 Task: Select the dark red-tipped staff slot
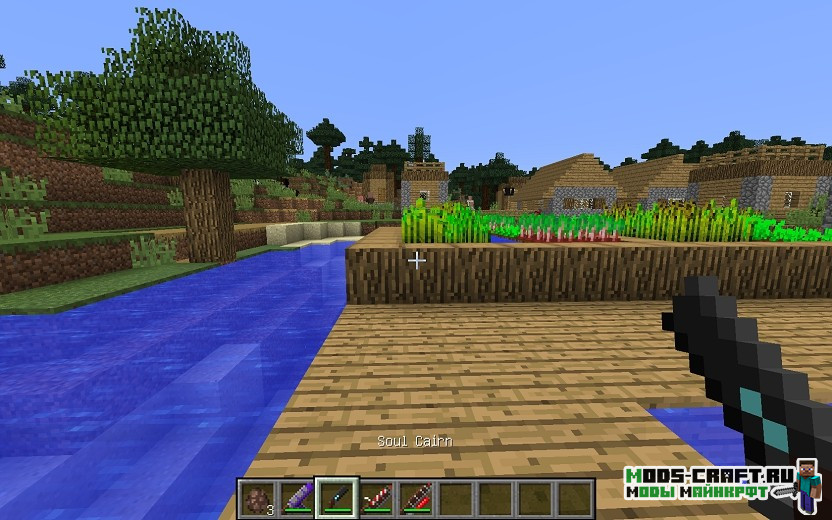415,497
